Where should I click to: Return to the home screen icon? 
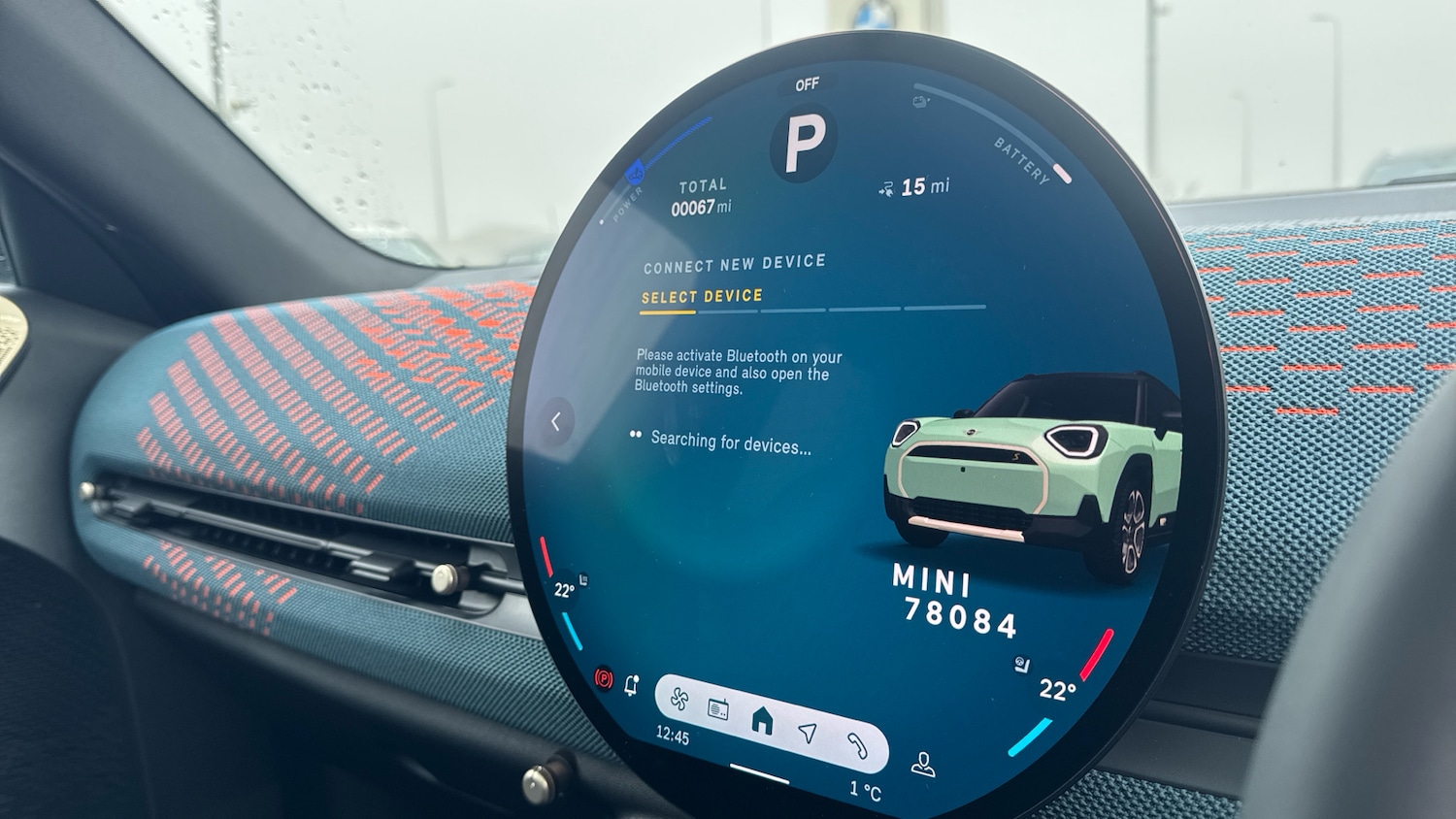tap(763, 720)
